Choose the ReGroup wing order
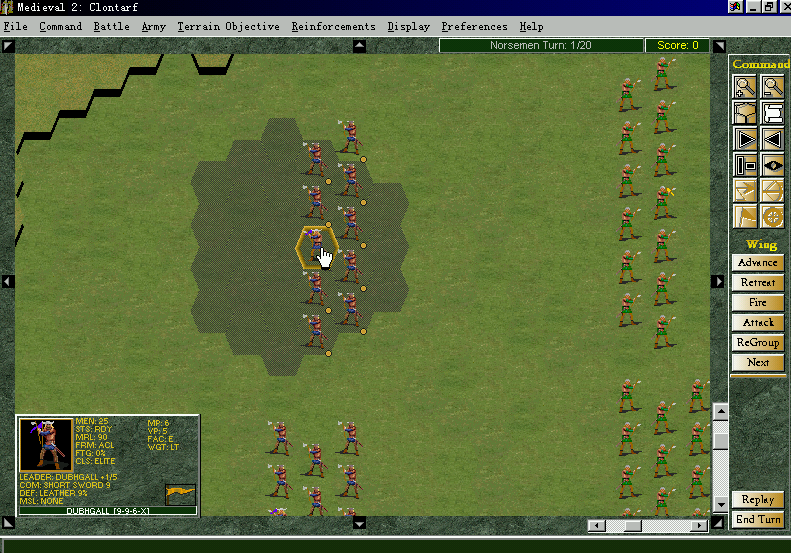This screenshot has height=553, width=791. tap(758, 343)
